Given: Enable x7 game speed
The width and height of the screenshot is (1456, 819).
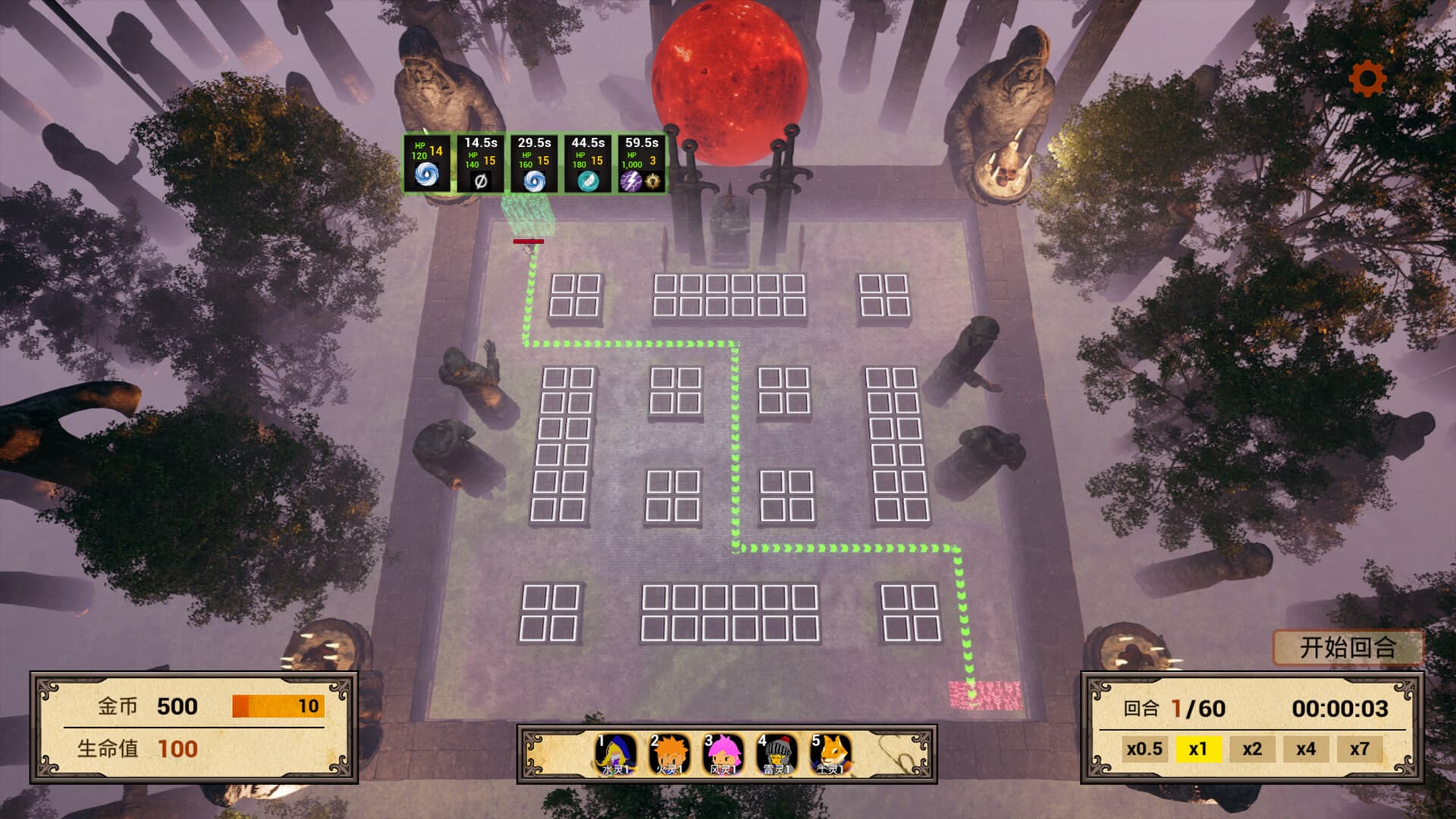Looking at the screenshot, I should coord(1358,749).
